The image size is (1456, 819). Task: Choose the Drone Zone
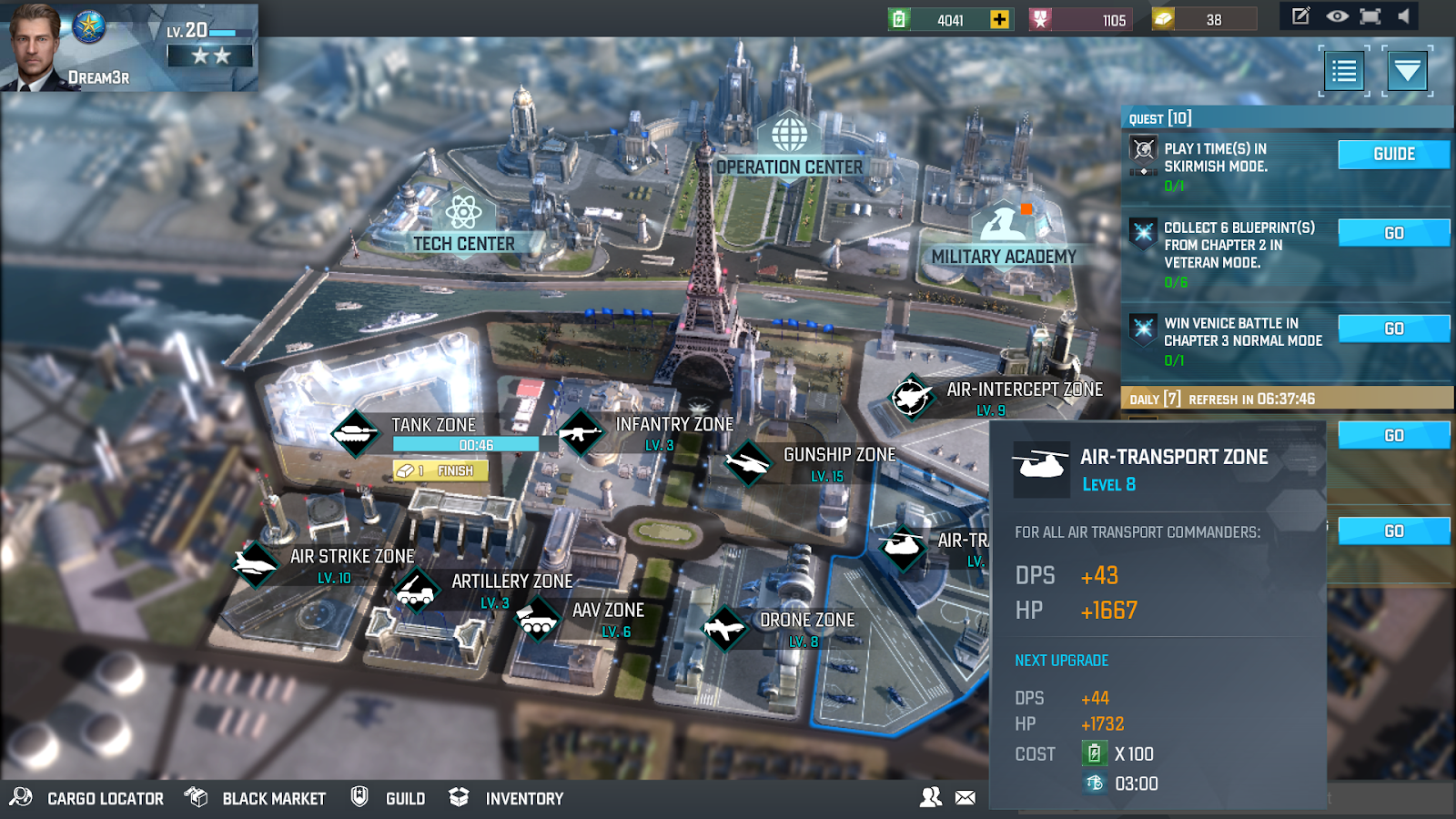(x=783, y=627)
